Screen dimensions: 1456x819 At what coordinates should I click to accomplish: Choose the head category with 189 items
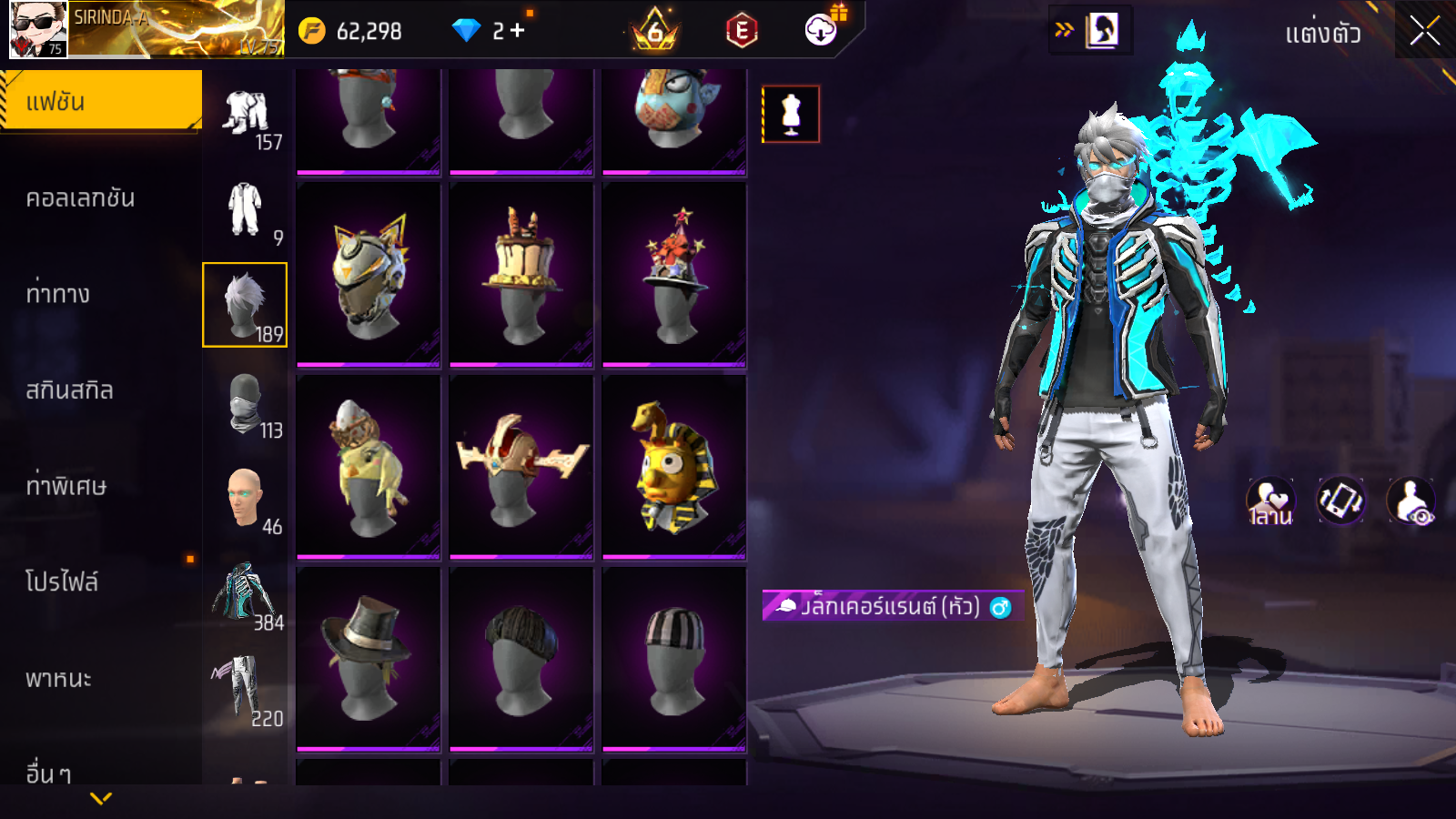pyautogui.click(x=245, y=305)
